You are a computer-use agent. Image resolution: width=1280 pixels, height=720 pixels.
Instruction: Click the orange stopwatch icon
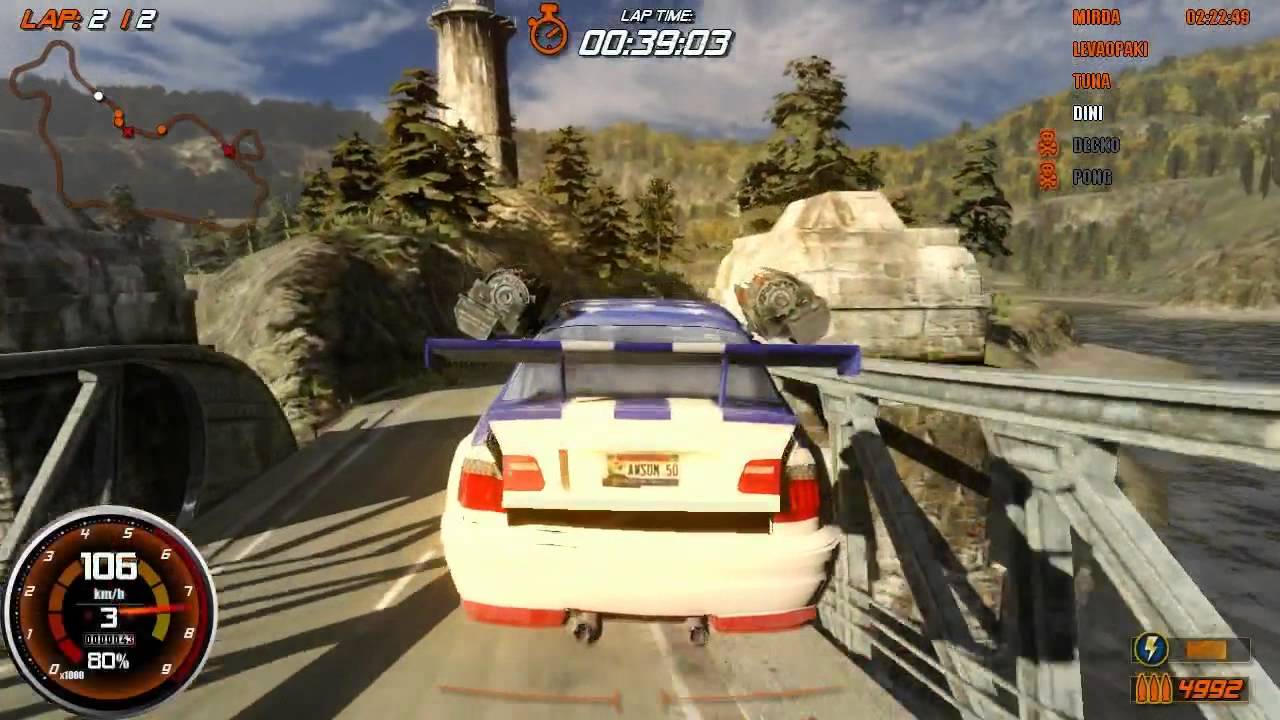[548, 30]
